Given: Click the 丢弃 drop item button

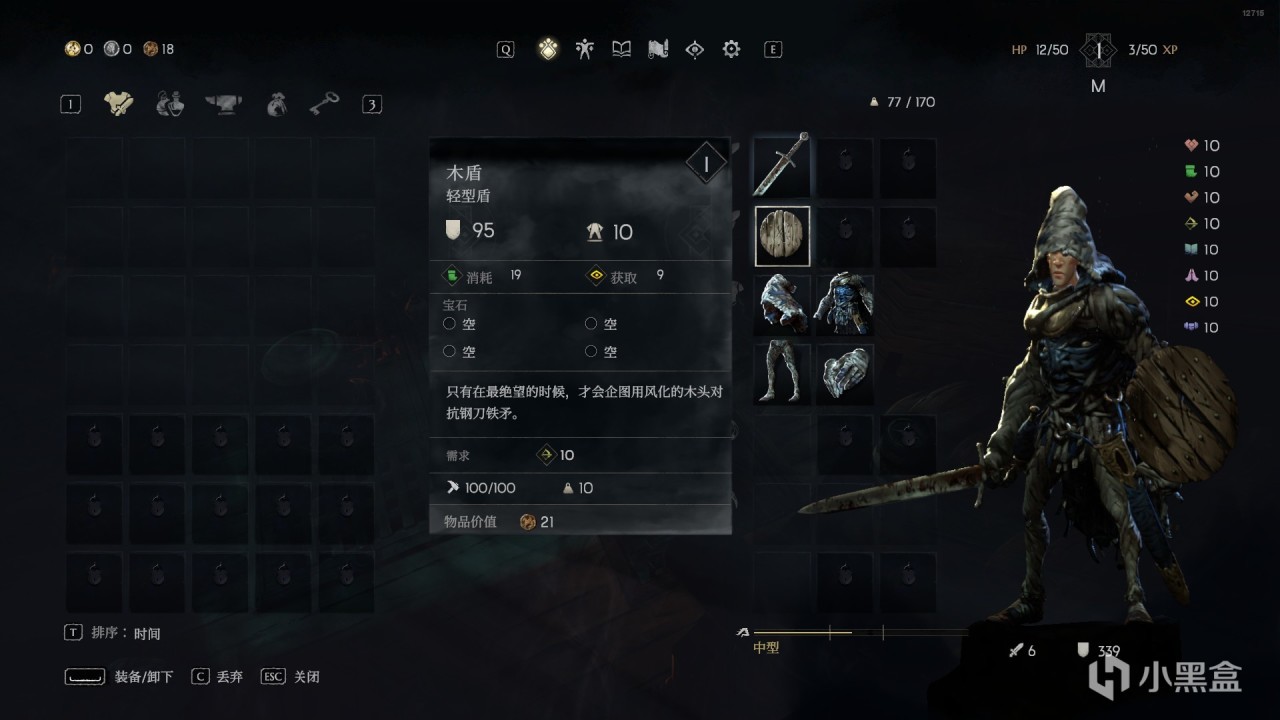Looking at the screenshot, I should tap(222, 676).
